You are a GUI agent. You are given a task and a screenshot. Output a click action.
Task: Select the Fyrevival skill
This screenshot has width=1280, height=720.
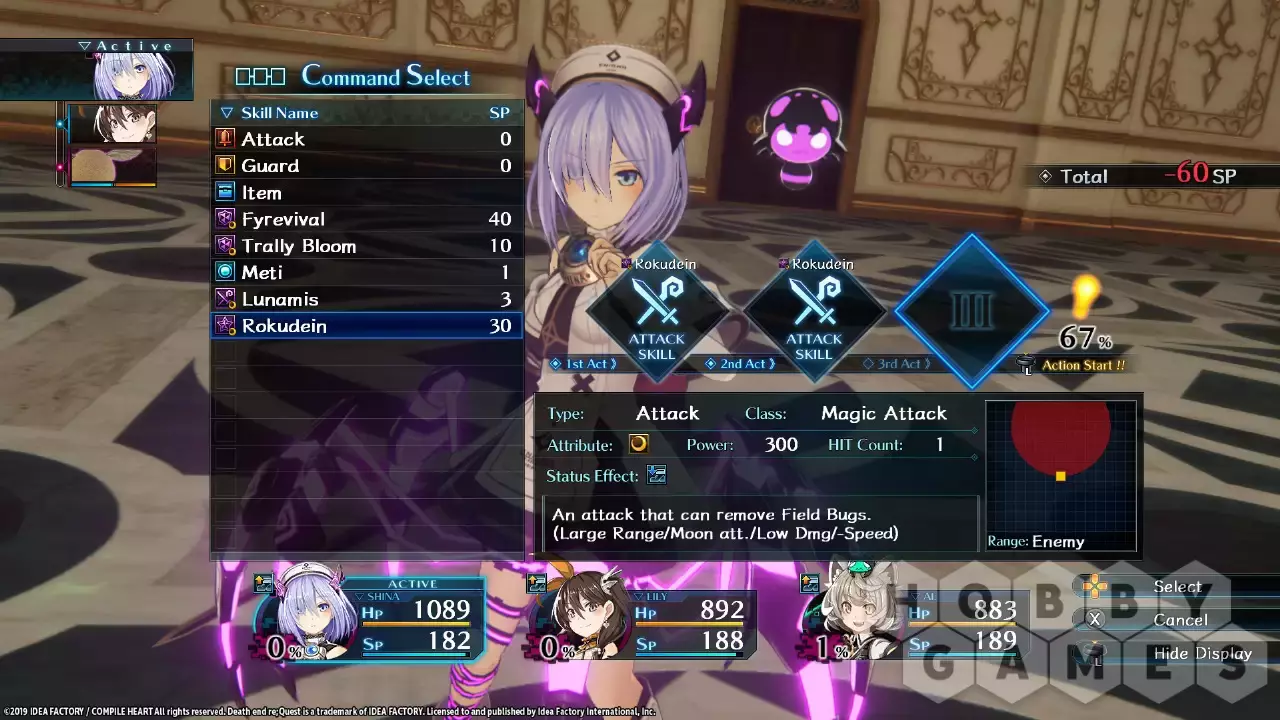point(366,219)
